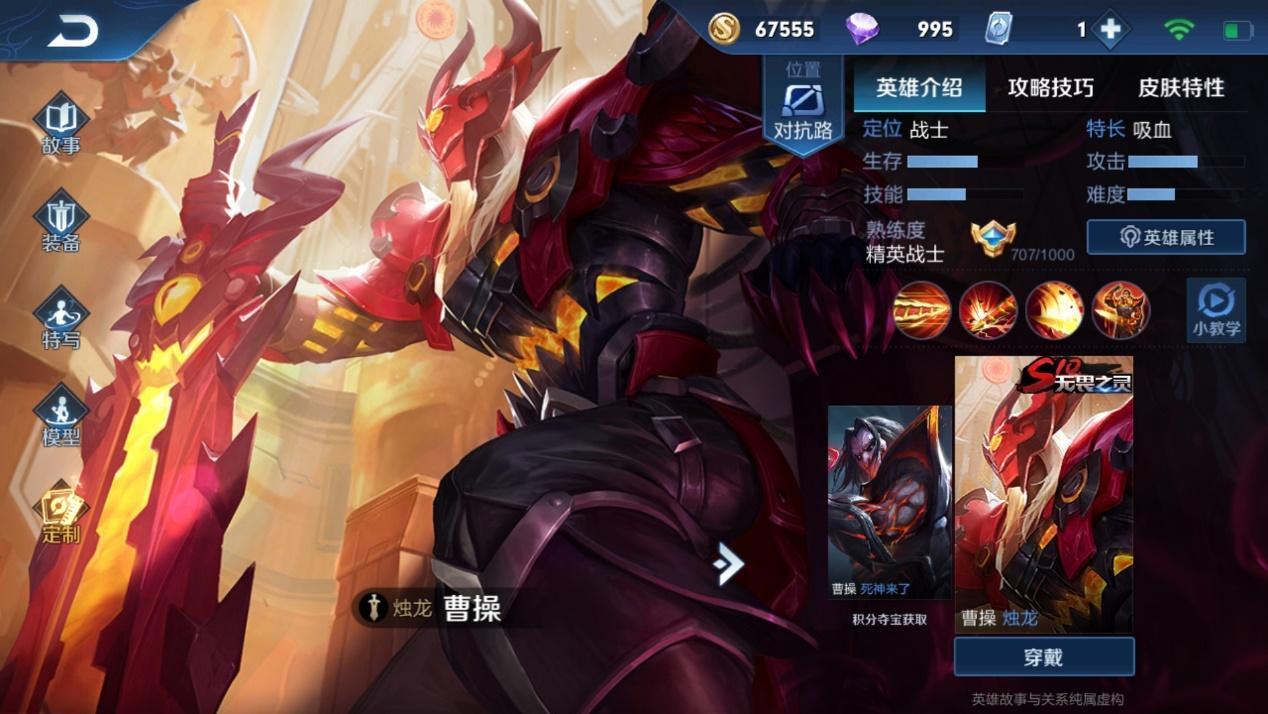
Task: Switch to the 攻略技巧 tab
Action: tap(1050, 88)
